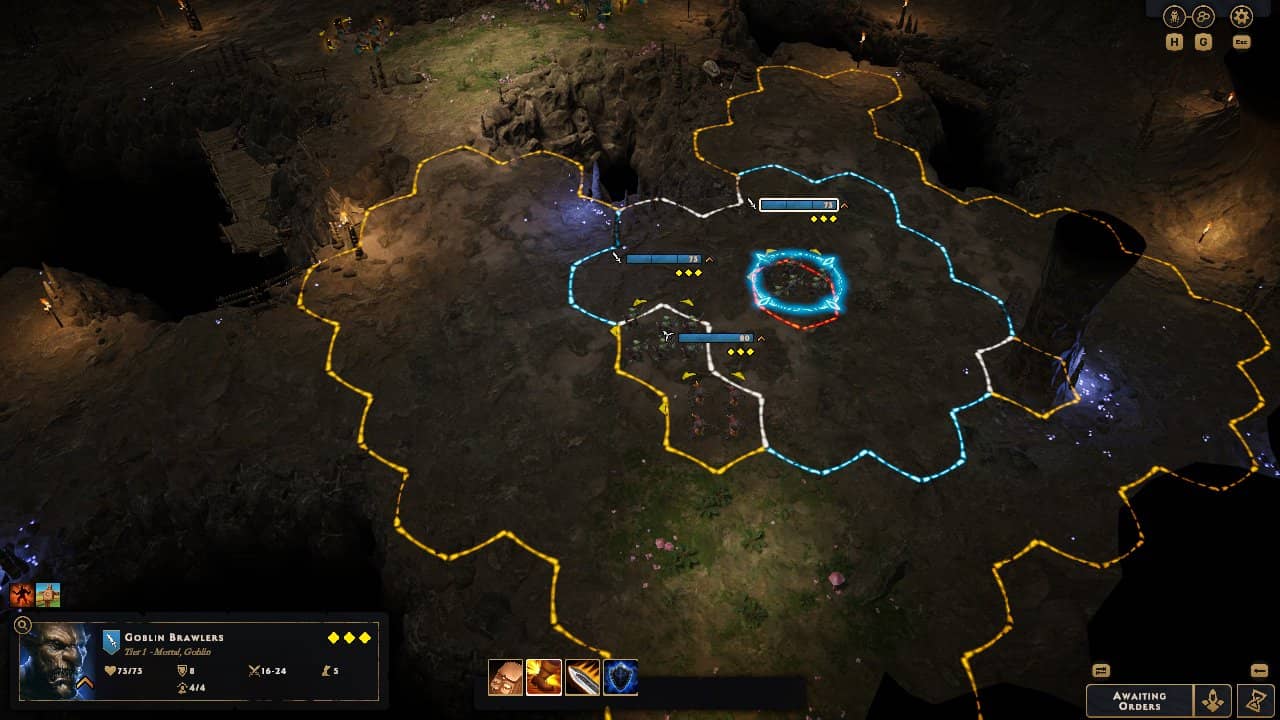This screenshot has height=720, width=1280.
Task: Inspect Goblin Brawlers with the magnifier
Action: [23, 625]
